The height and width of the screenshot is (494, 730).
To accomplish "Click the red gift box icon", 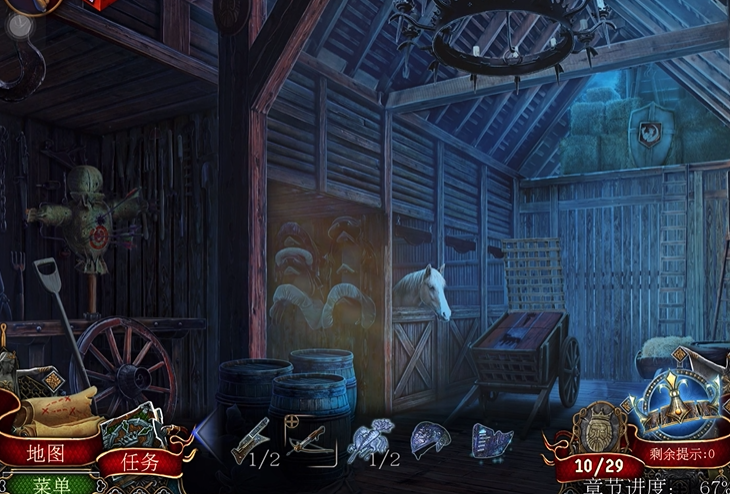I will point(98,4).
